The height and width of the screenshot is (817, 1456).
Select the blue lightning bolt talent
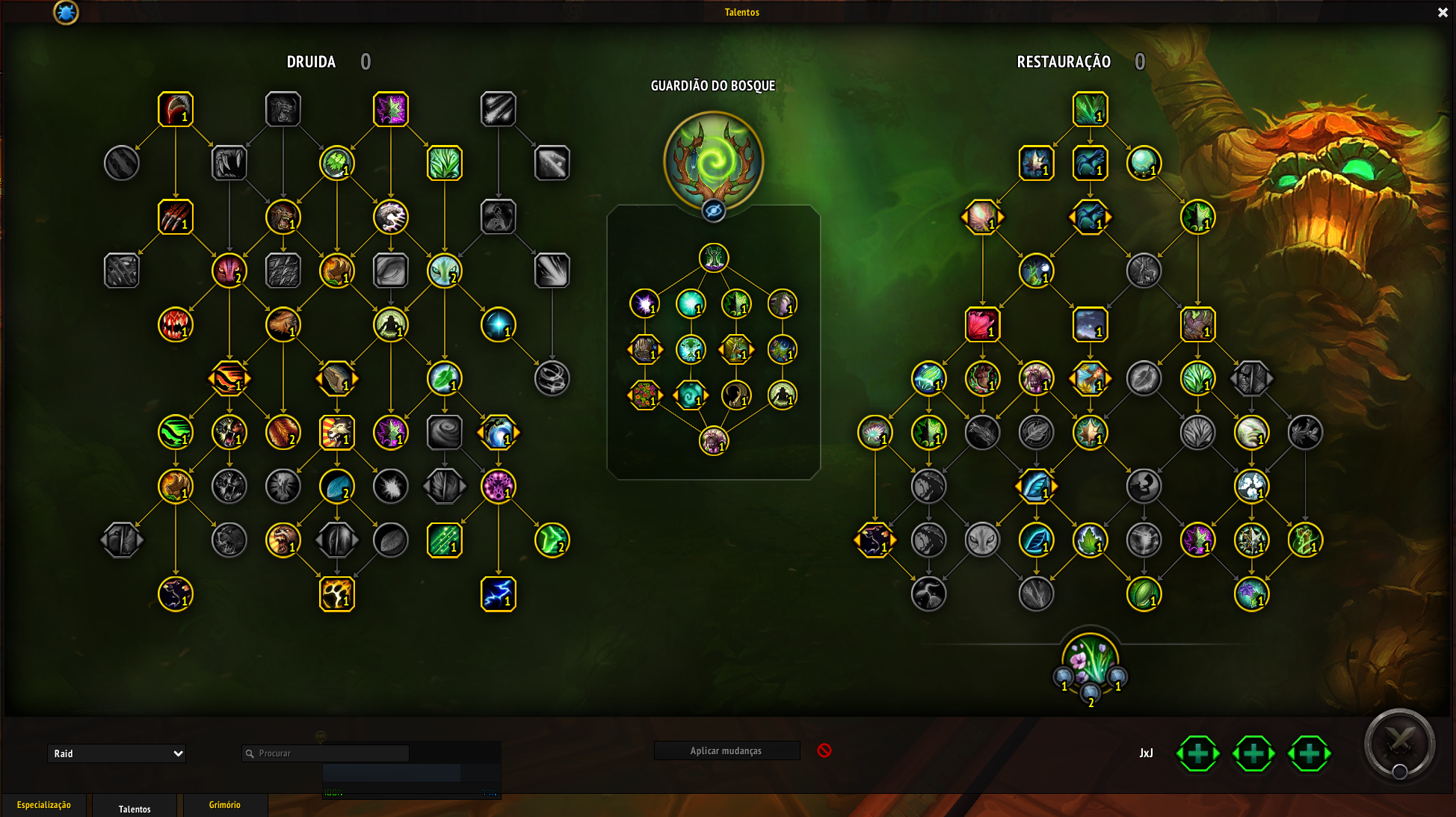pyautogui.click(x=499, y=594)
